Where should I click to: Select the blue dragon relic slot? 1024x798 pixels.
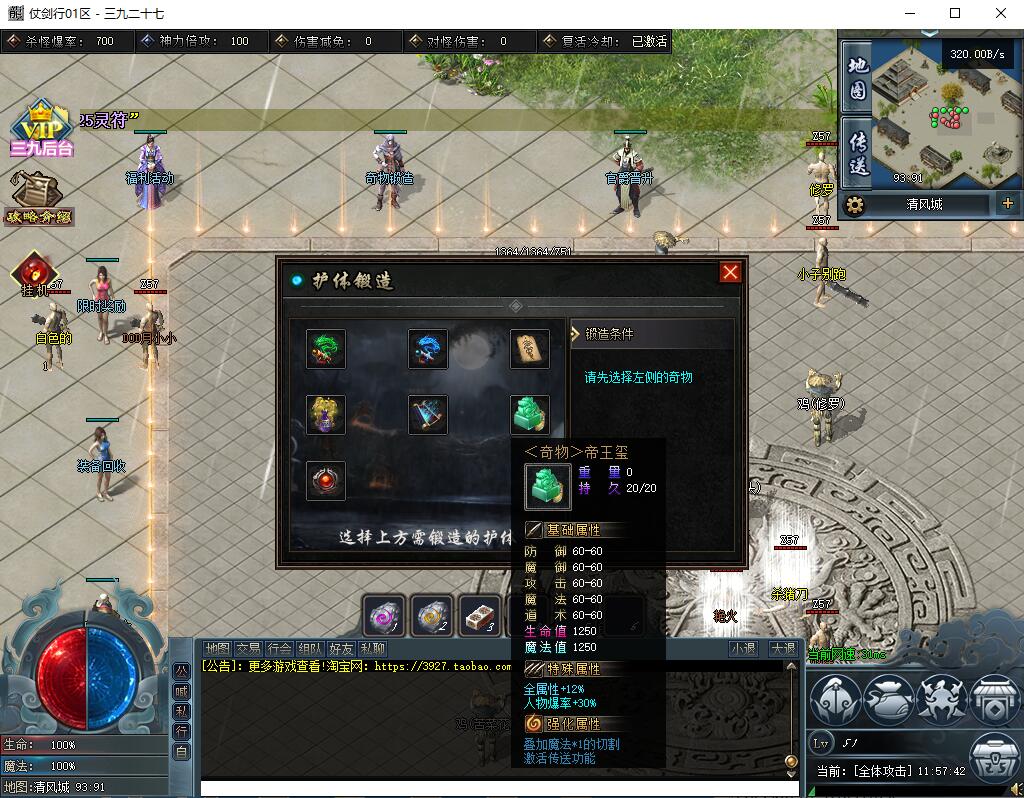point(428,349)
